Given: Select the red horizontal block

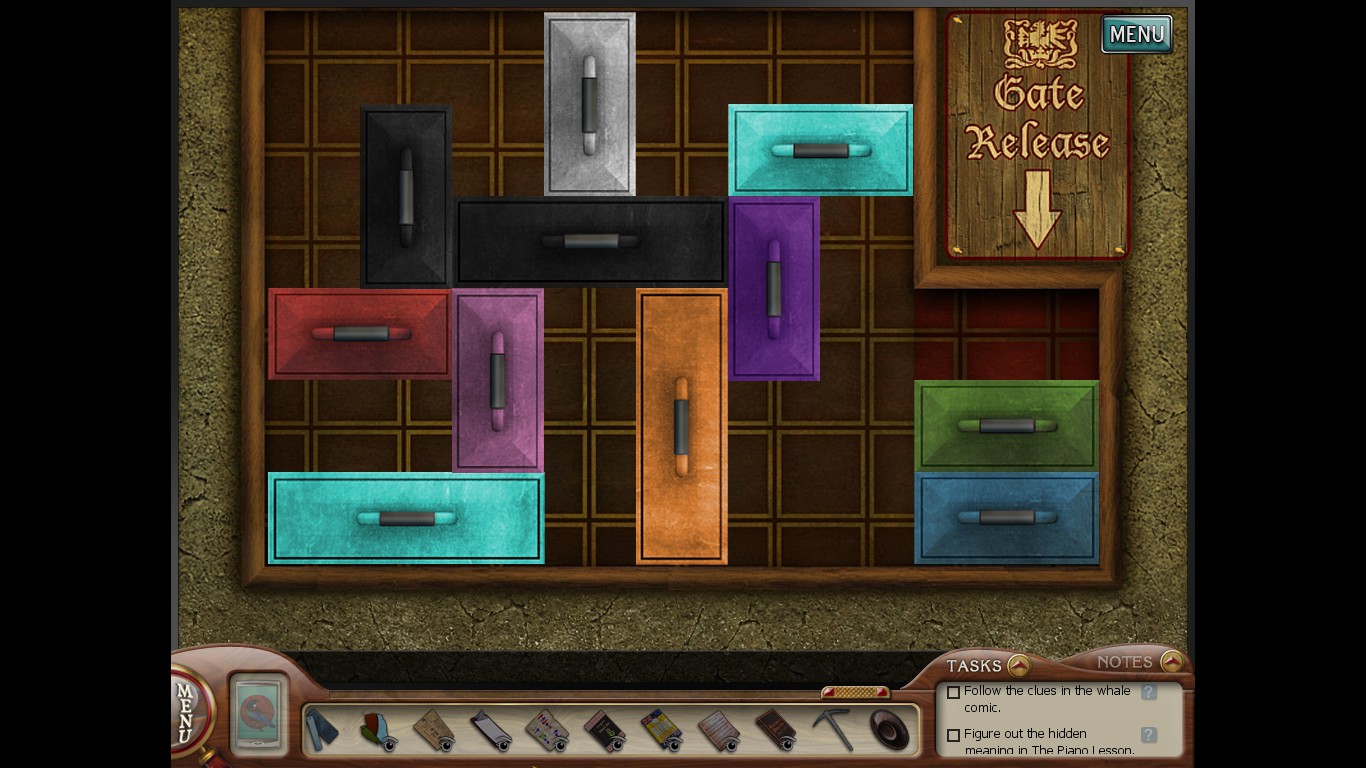Looking at the screenshot, I should pyautogui.click(x=360, y=333).
